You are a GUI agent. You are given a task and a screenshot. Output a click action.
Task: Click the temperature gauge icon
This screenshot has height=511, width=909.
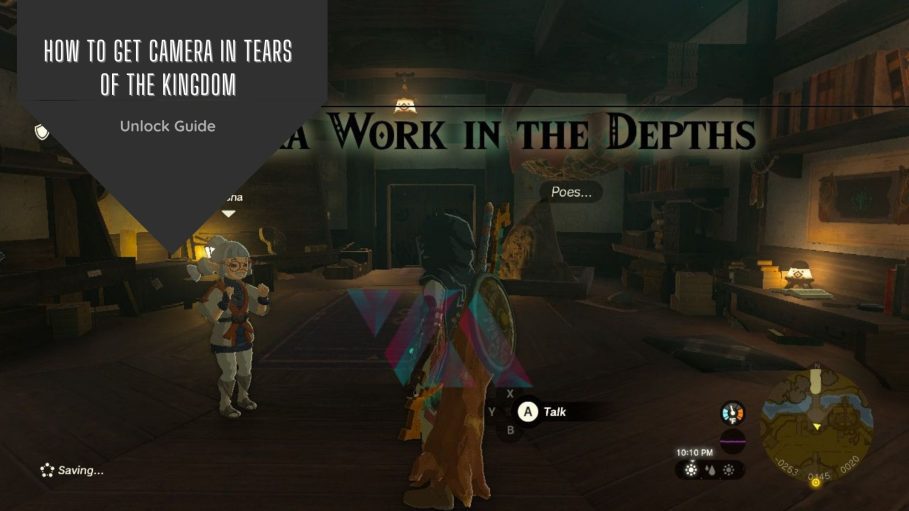[x=733, y=412]
